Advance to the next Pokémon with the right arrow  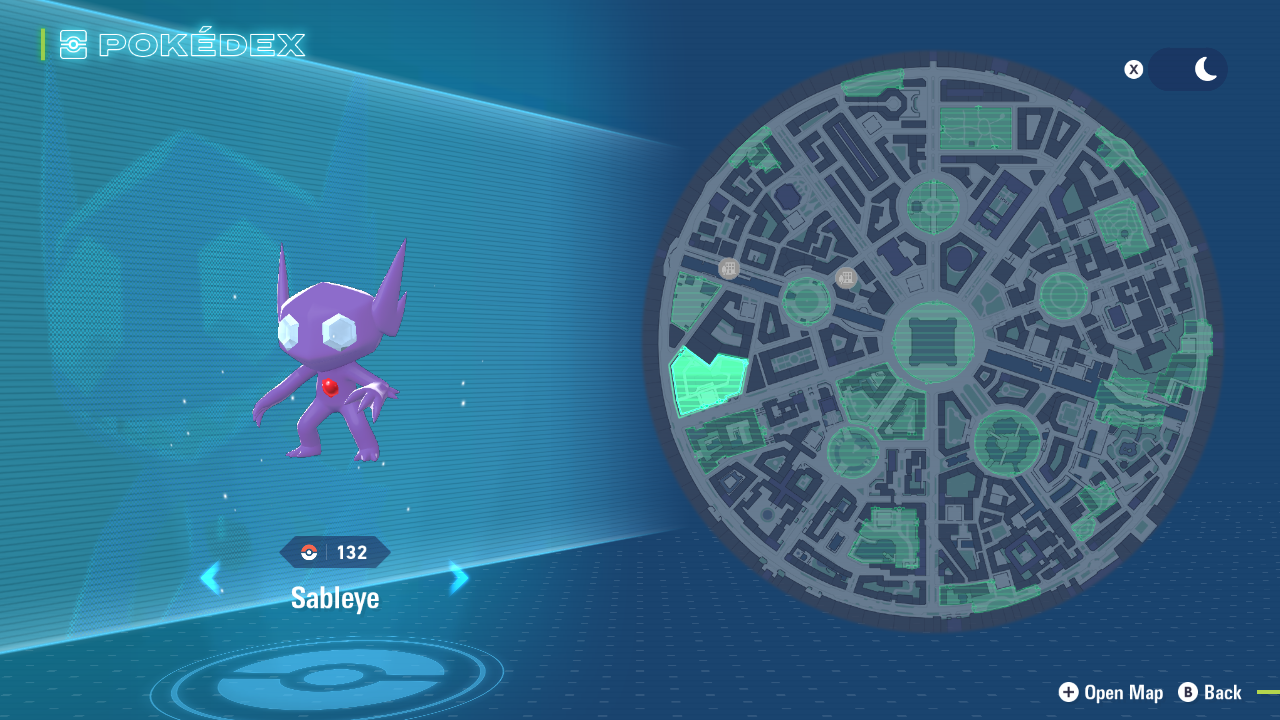457,578
